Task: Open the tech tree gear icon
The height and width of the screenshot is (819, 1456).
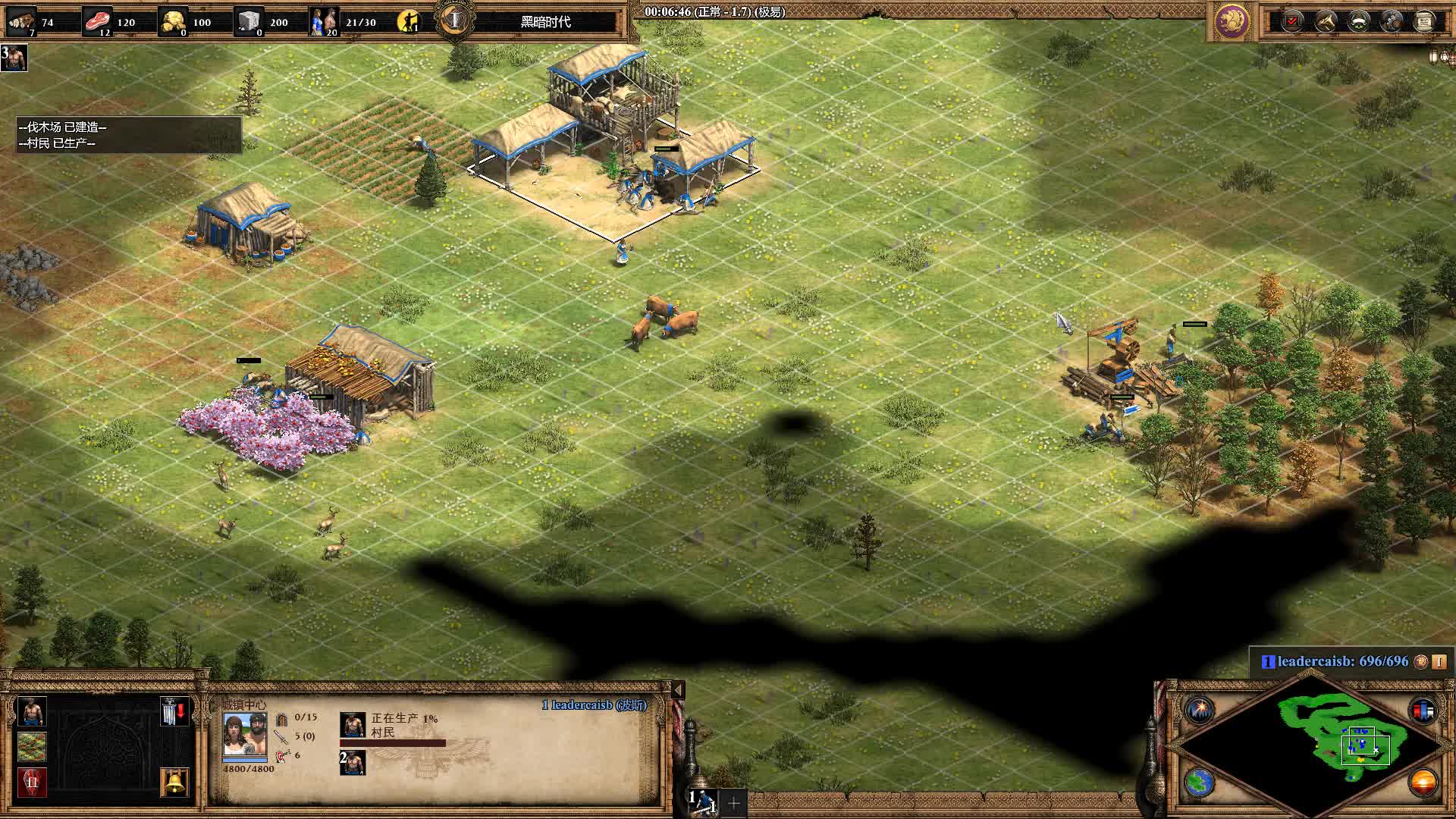Action: click(x=1392, y=21)
